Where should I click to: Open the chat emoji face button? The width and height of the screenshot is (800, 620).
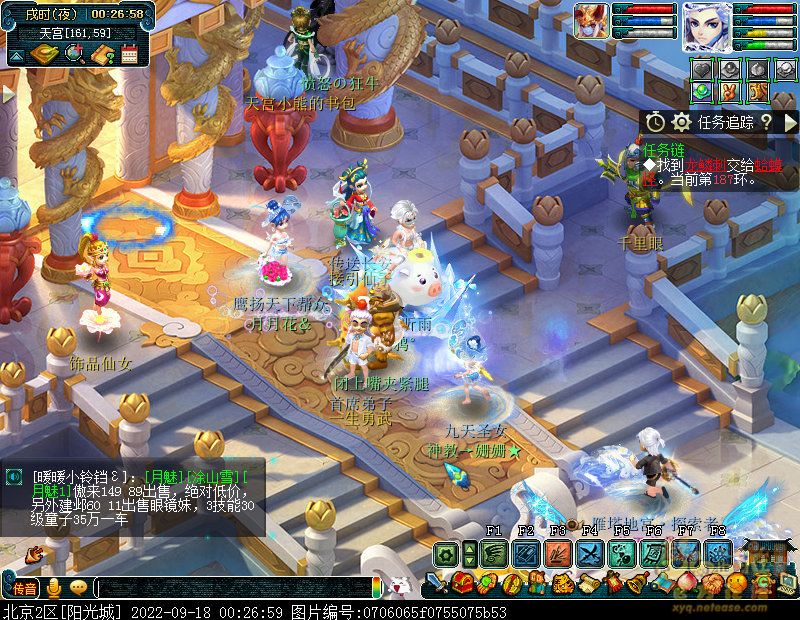[78, 588]
